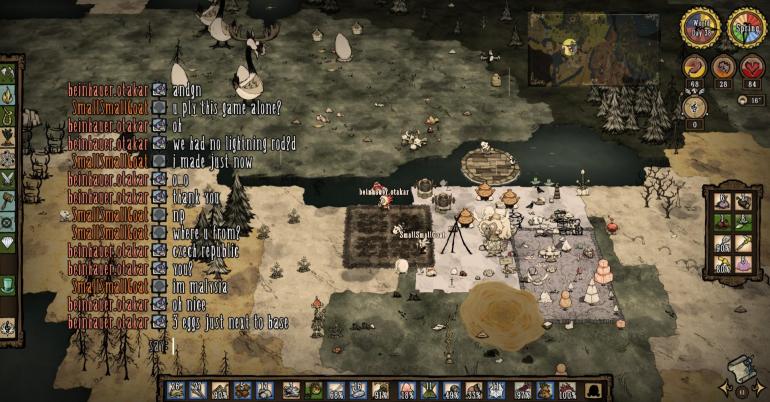Click the season clock dial
Screen dimensions: 770x402
745,27
